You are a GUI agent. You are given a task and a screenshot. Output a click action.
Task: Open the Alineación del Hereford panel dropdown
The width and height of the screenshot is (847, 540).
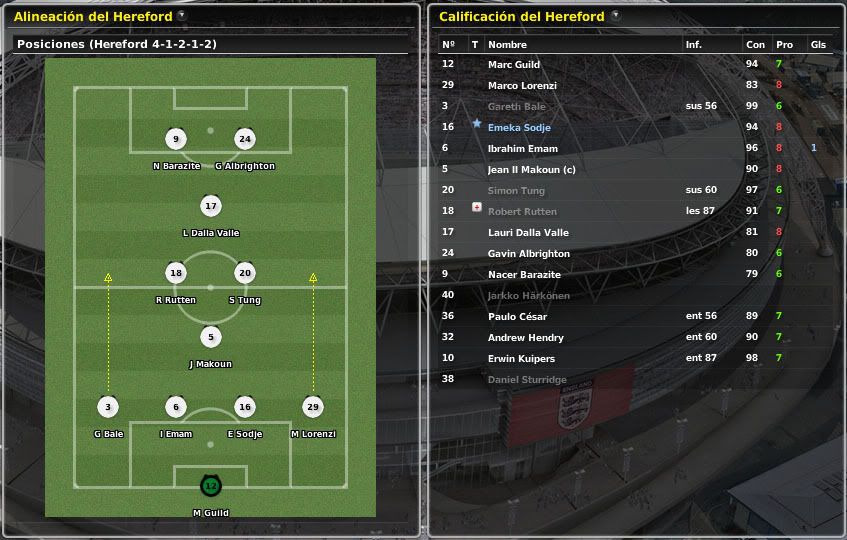[181, 16]
